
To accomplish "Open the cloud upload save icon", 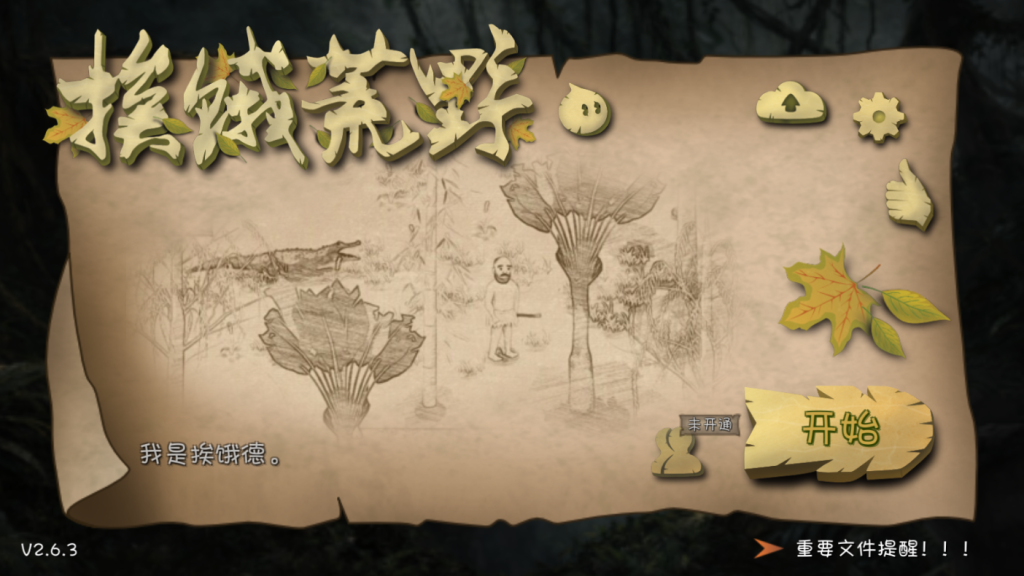I will click(x=791, y=103).
